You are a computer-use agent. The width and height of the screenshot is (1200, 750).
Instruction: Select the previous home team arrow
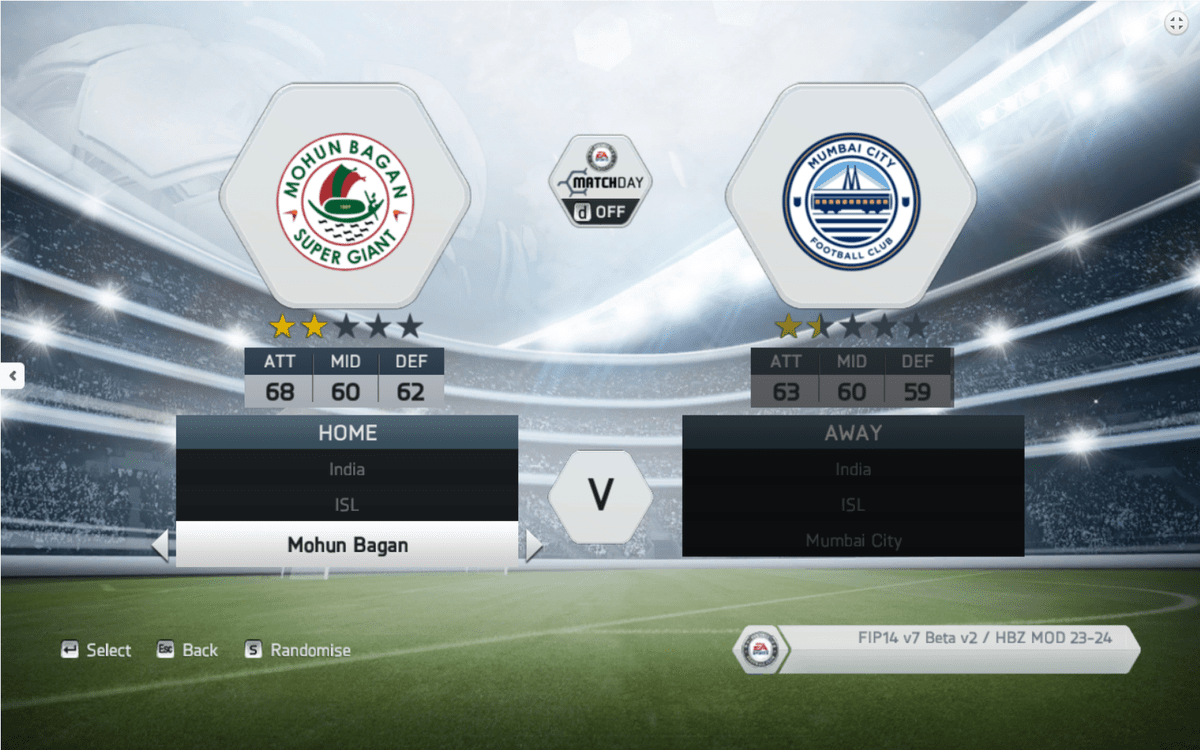[160, 546]
